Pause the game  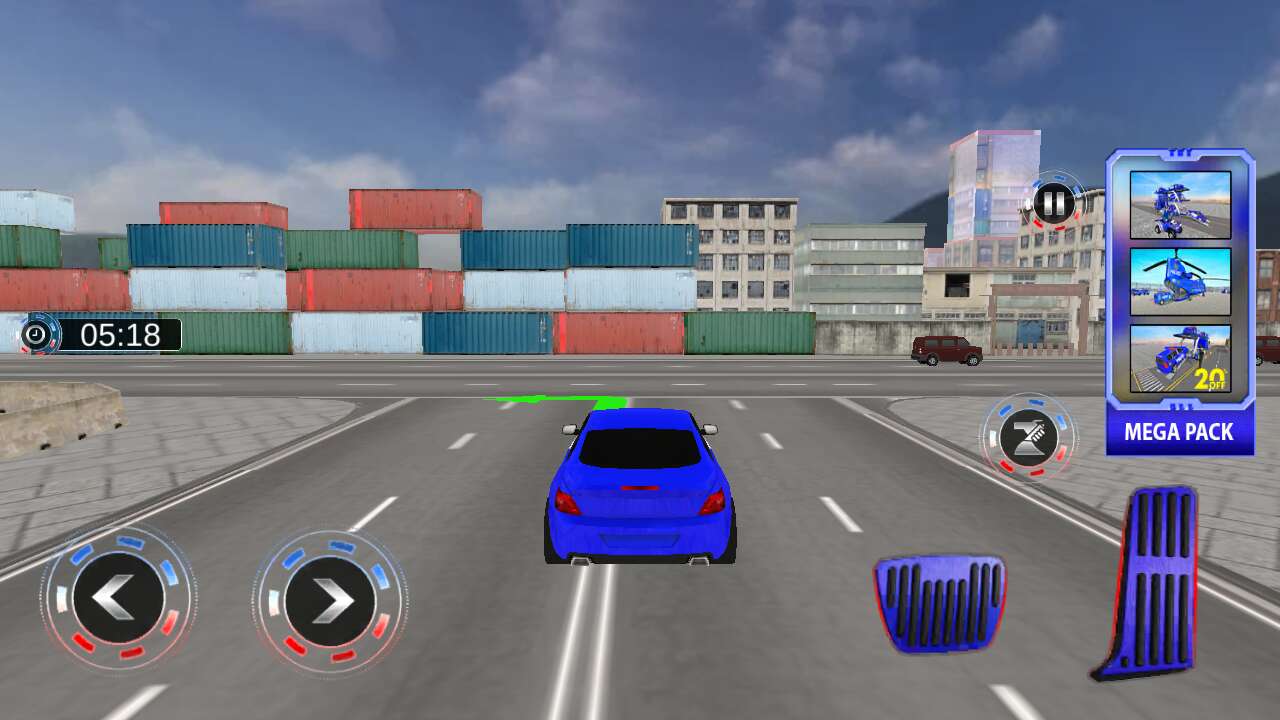[x=1052, y=204]
